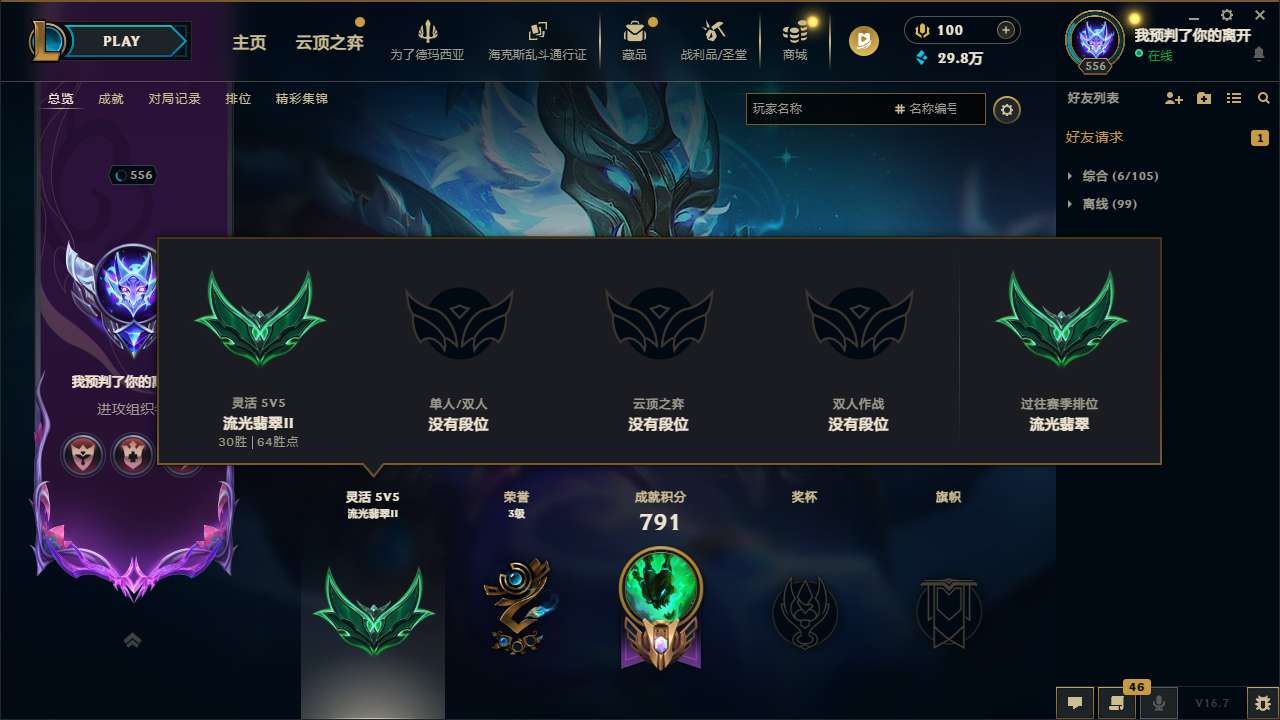
Task: Open the friends search magnifier icon
Action: pos(1263,98)
